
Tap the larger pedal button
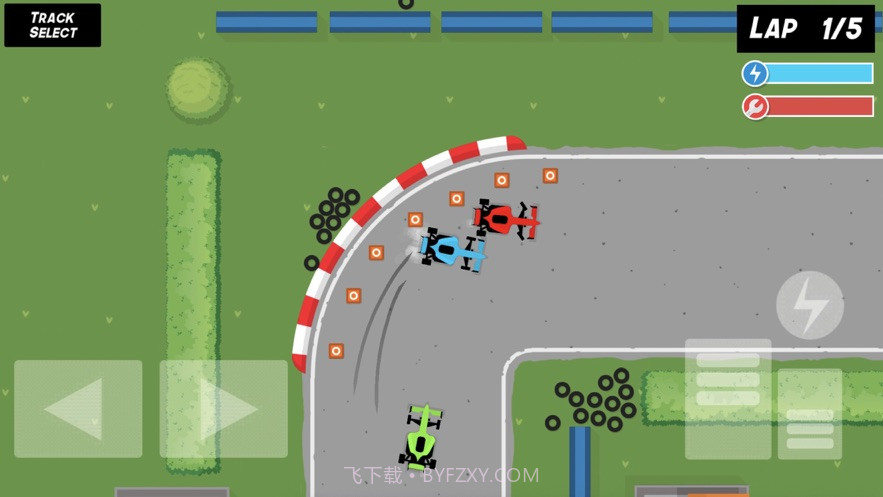click(728, 398)
